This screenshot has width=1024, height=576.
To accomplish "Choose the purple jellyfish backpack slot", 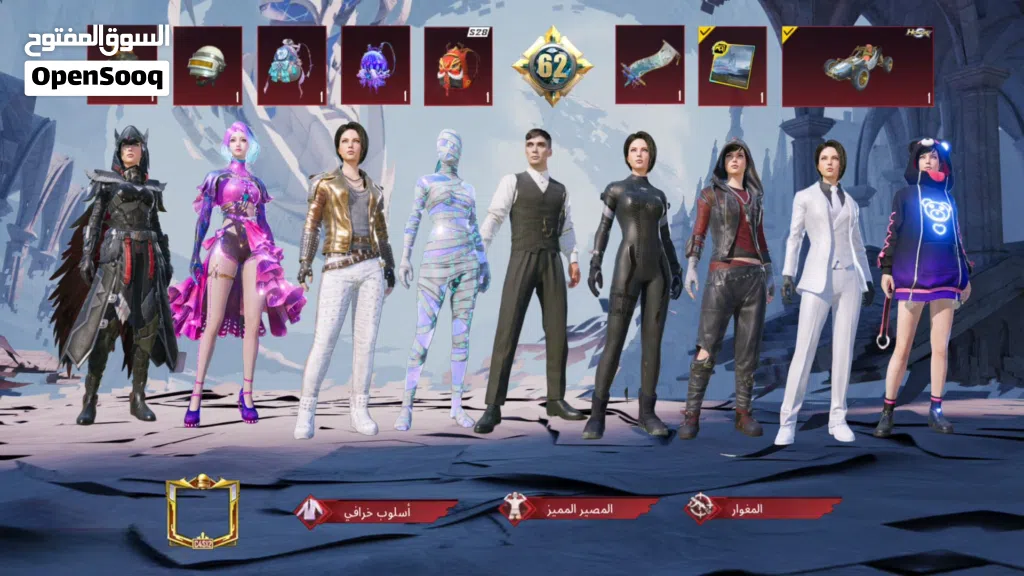I will pyautogui.click(x=375, y=65).
